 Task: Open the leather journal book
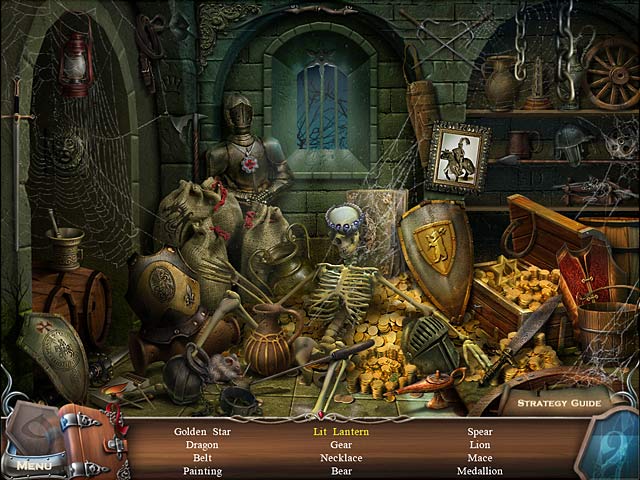(92, 441)
